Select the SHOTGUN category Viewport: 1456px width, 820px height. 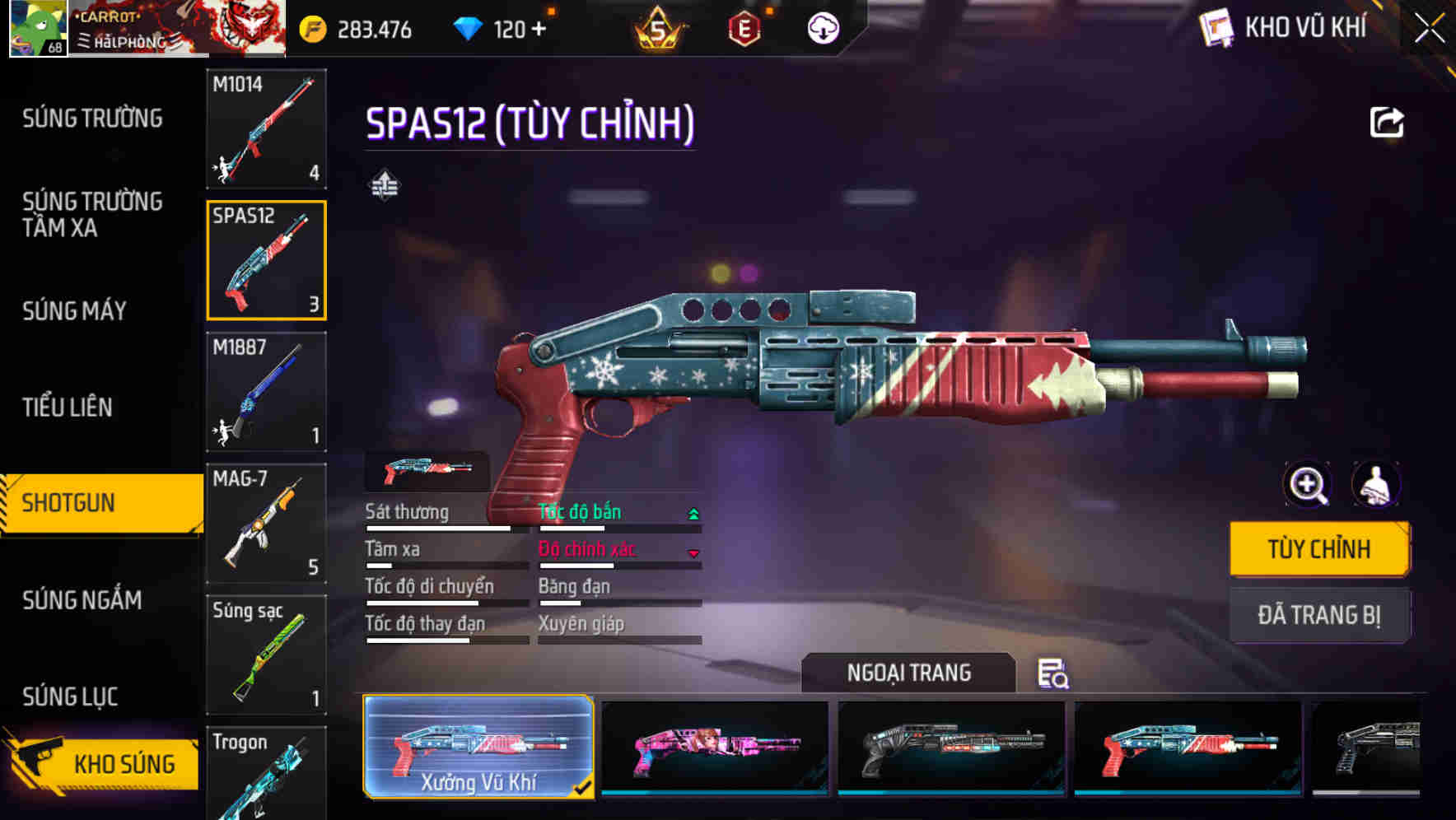point(69,503)
